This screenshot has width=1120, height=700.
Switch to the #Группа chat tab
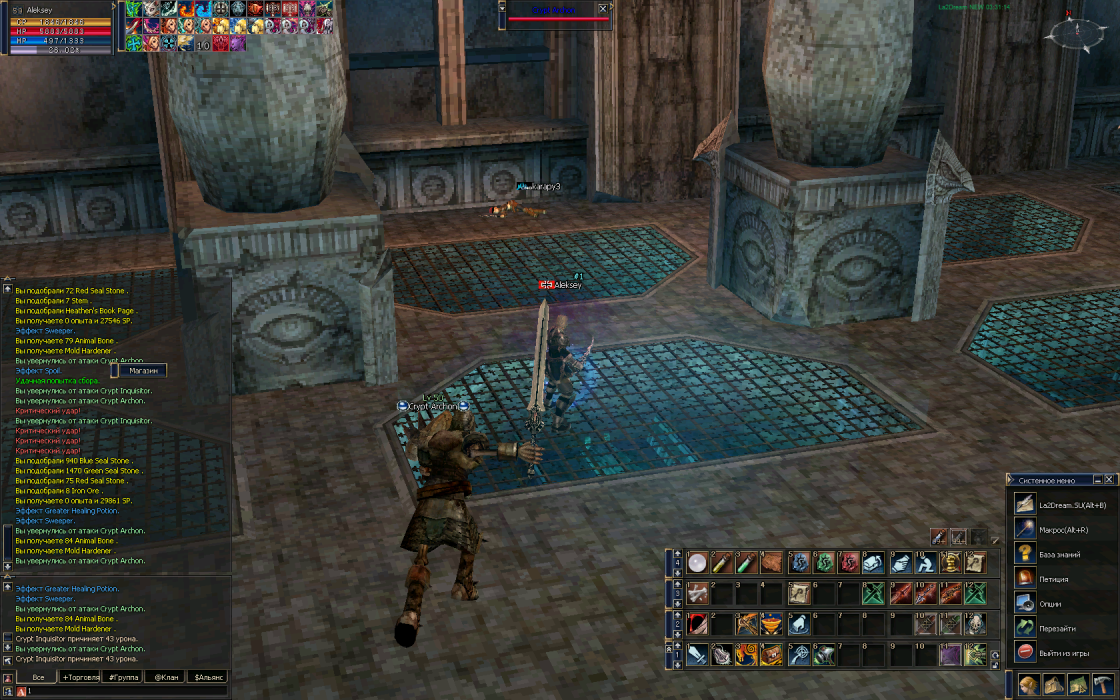[123, 678]
